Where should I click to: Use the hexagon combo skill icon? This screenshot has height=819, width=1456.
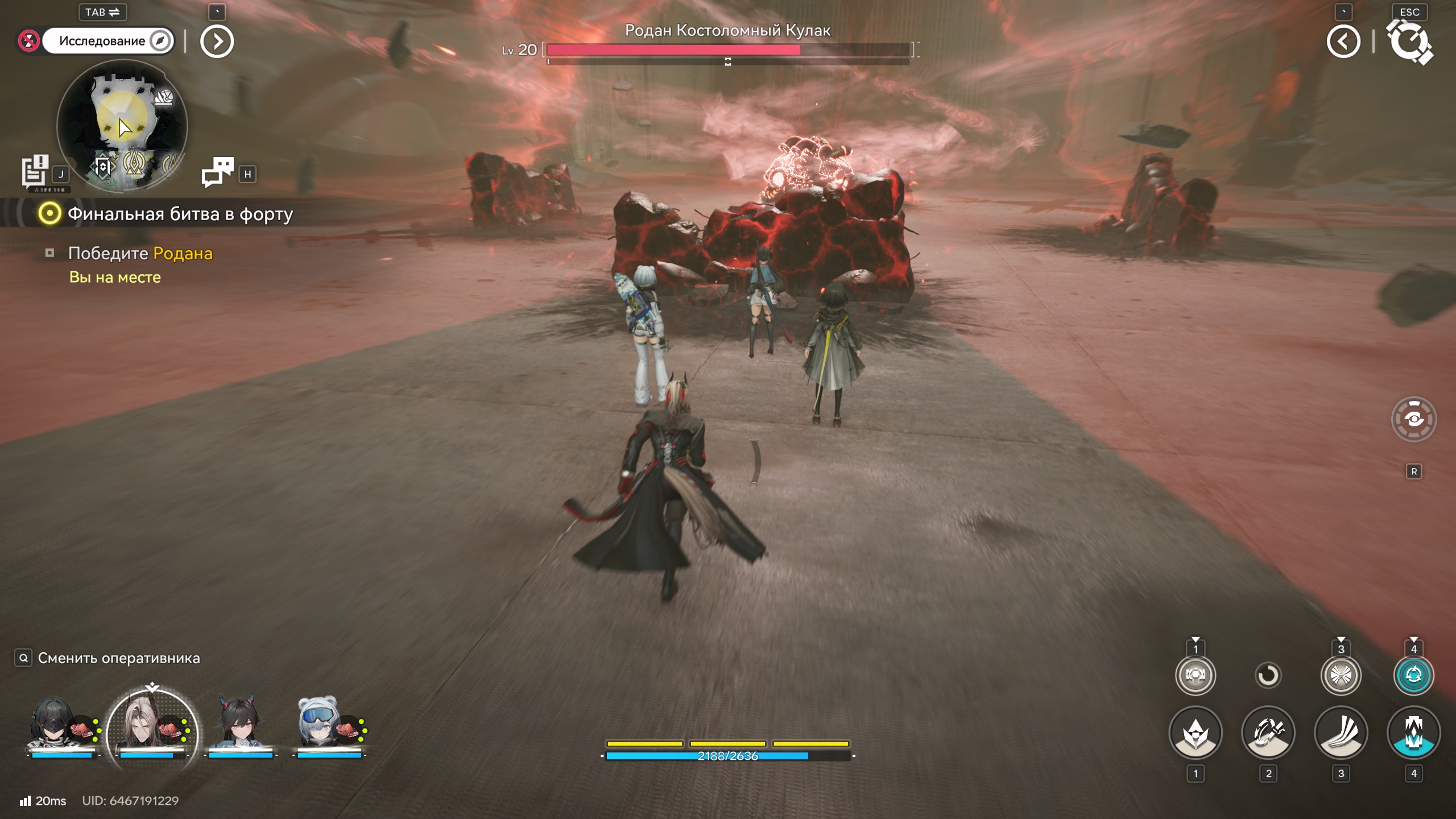[x=1196, y=675]
